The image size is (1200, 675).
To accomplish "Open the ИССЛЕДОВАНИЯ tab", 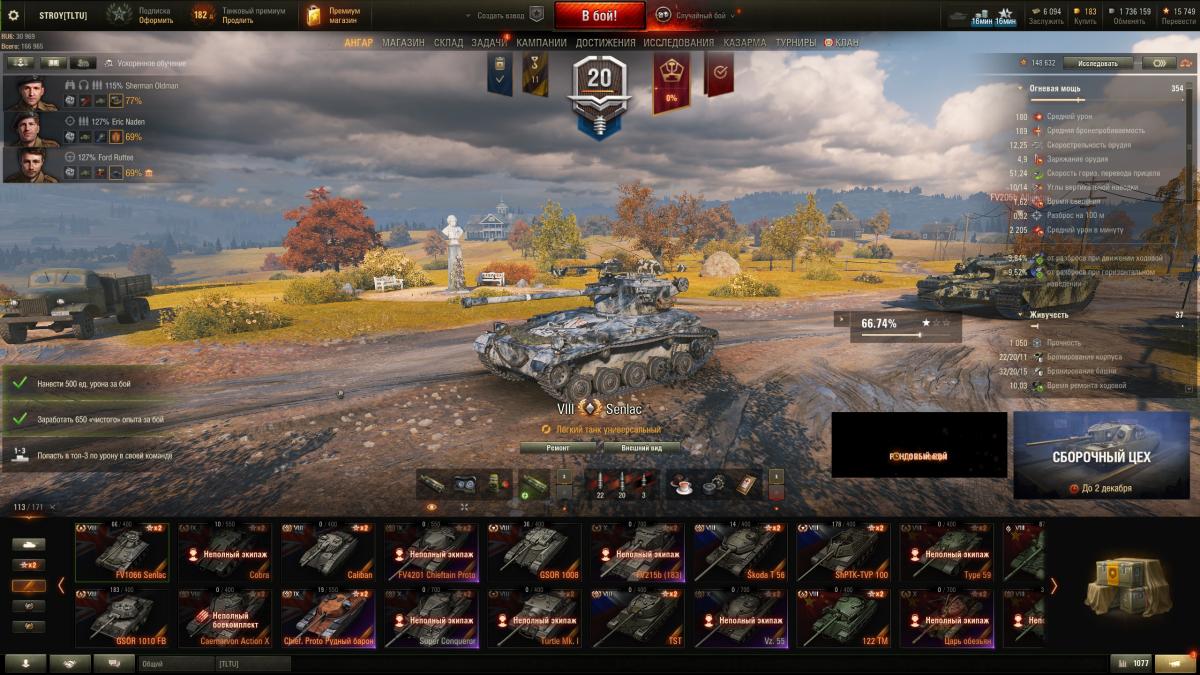I will [x=679, y=43].
